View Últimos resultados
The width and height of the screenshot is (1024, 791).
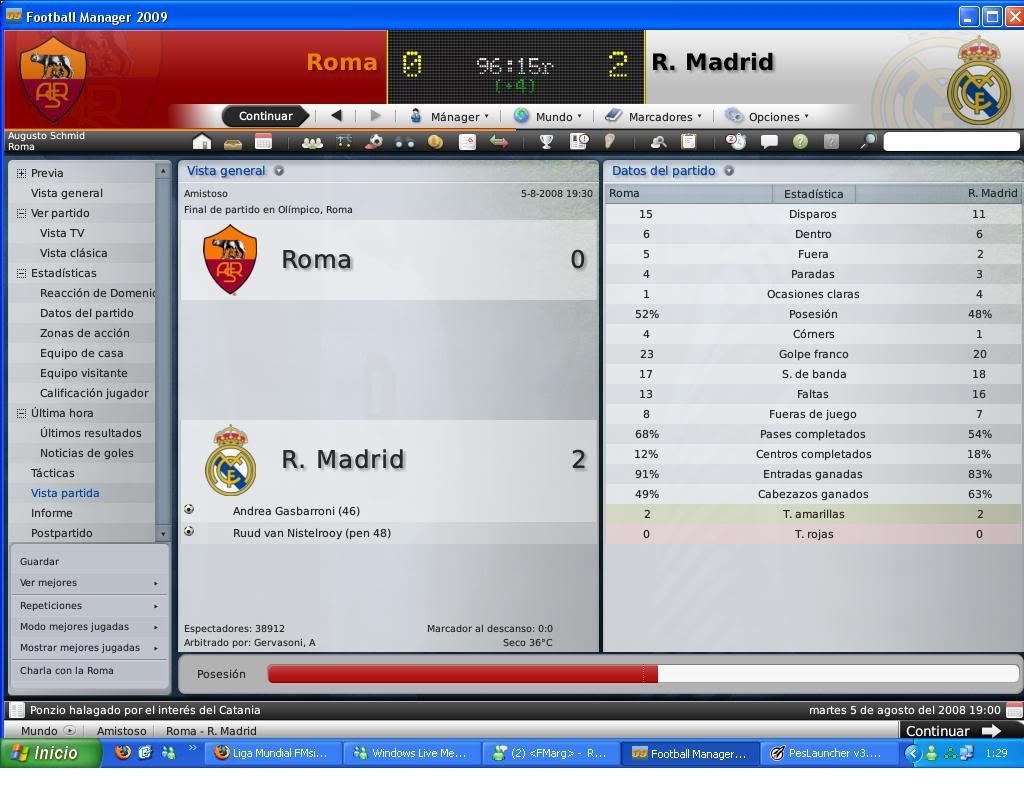[x=90, y=433]
